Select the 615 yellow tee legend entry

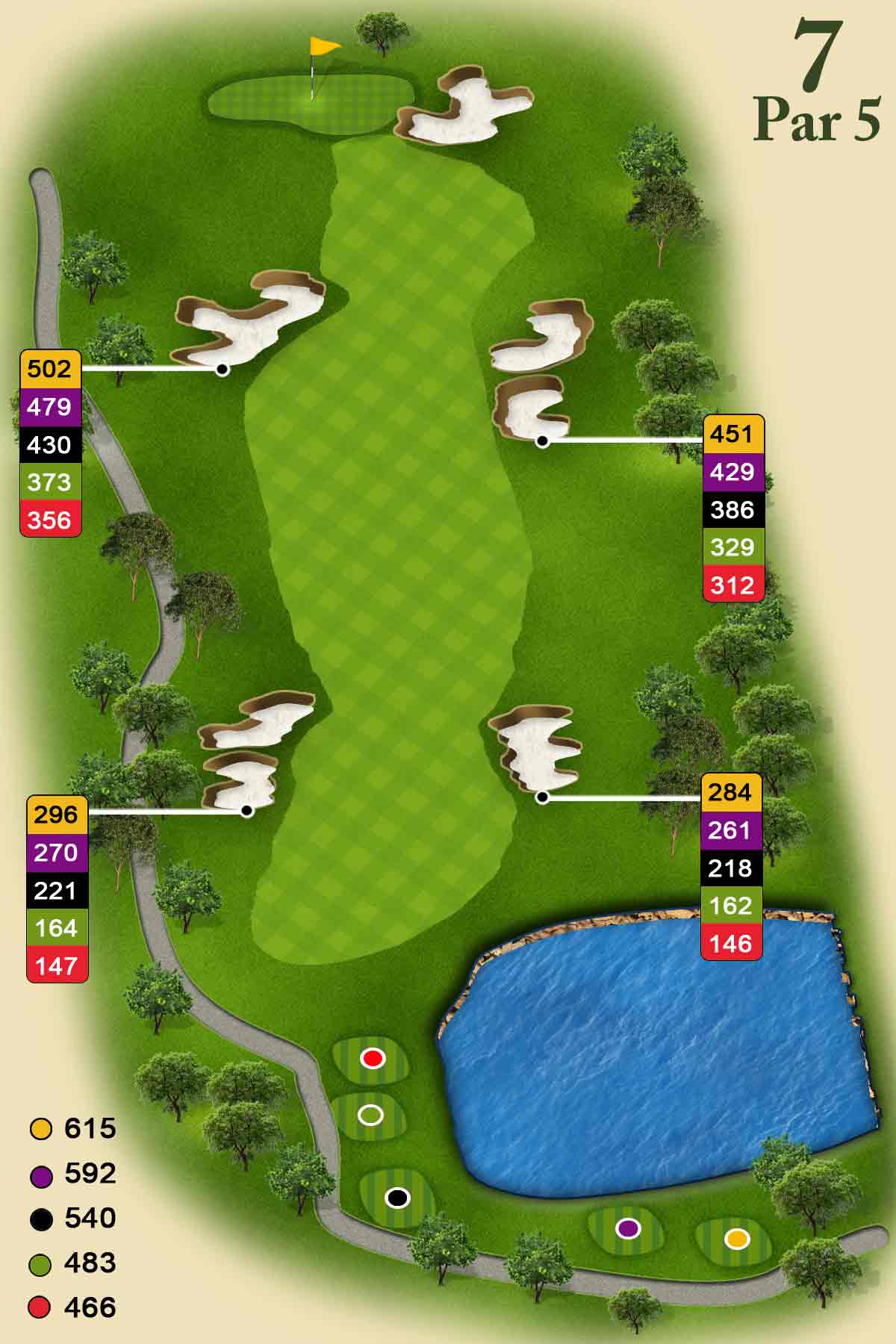pos(72,1128)
